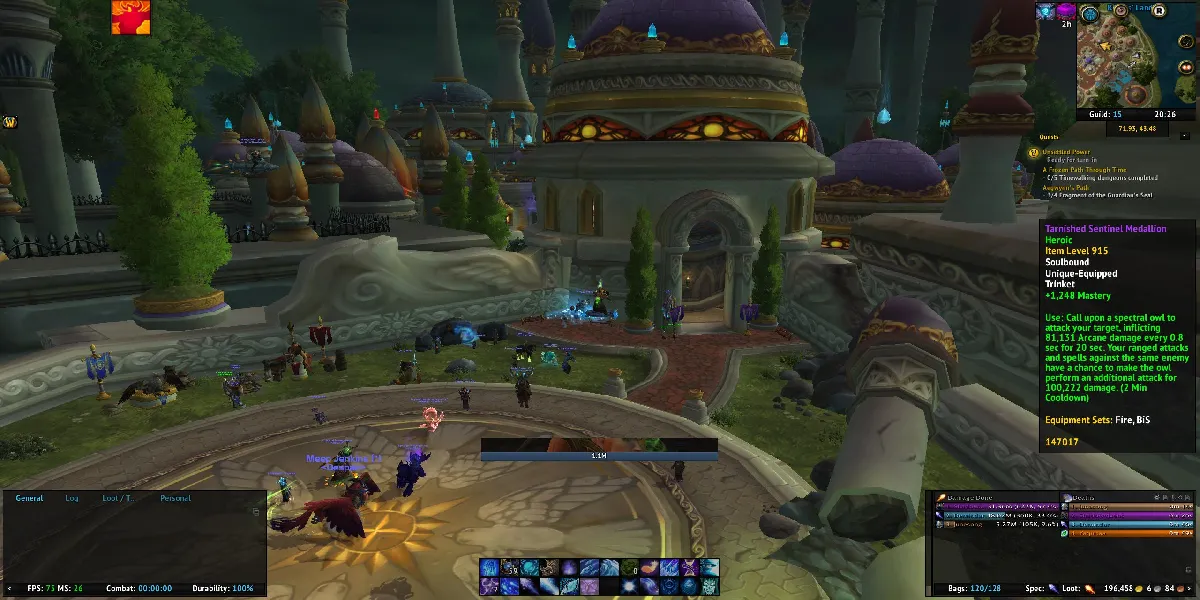Switch to the General chat tab

[x=29, y=498]
